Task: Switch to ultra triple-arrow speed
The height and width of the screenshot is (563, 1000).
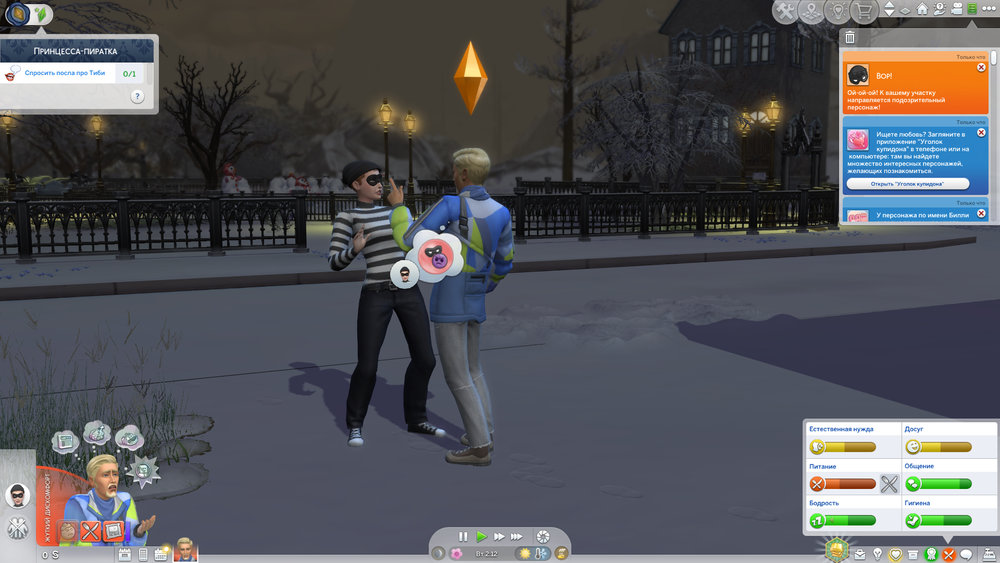Action: click(x=518, y=536)
